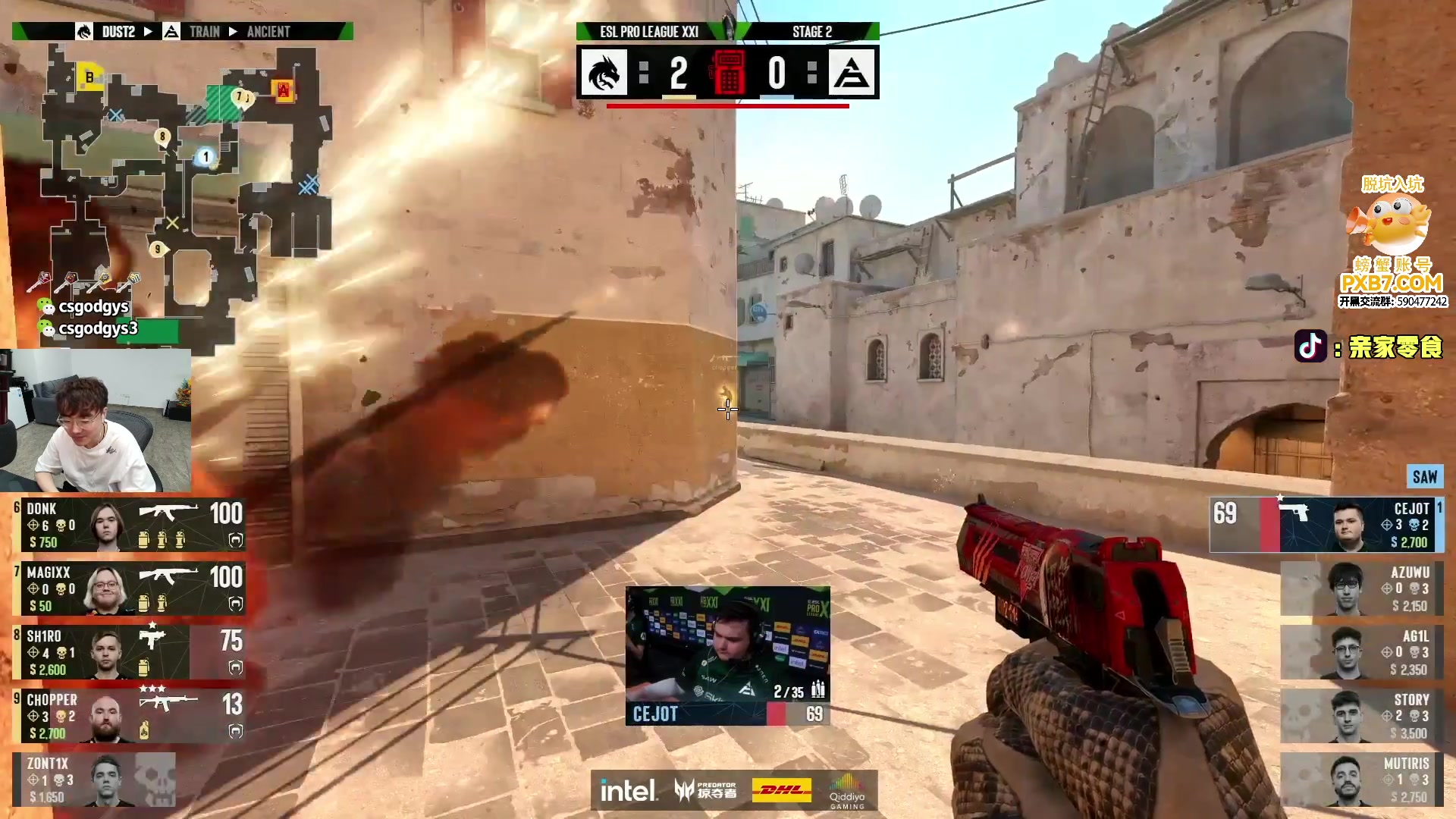Select MAGIXX's player card
Image resolution: width=1456 pixels, height=819 pixels.
(129, 588)
